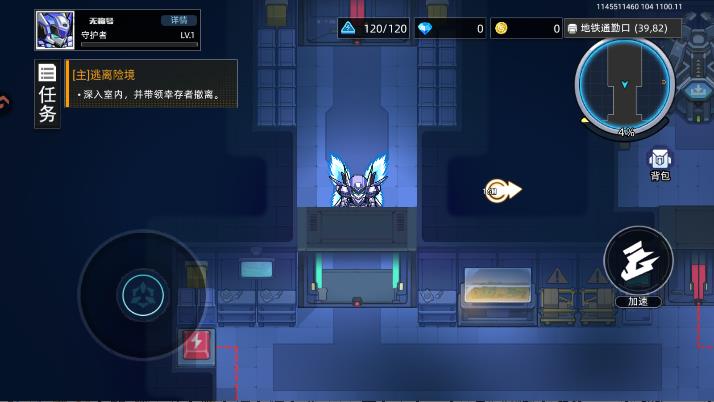Activate the 加速 speed boost button
This screenshot has height=402, width=714.
[638, 264]
